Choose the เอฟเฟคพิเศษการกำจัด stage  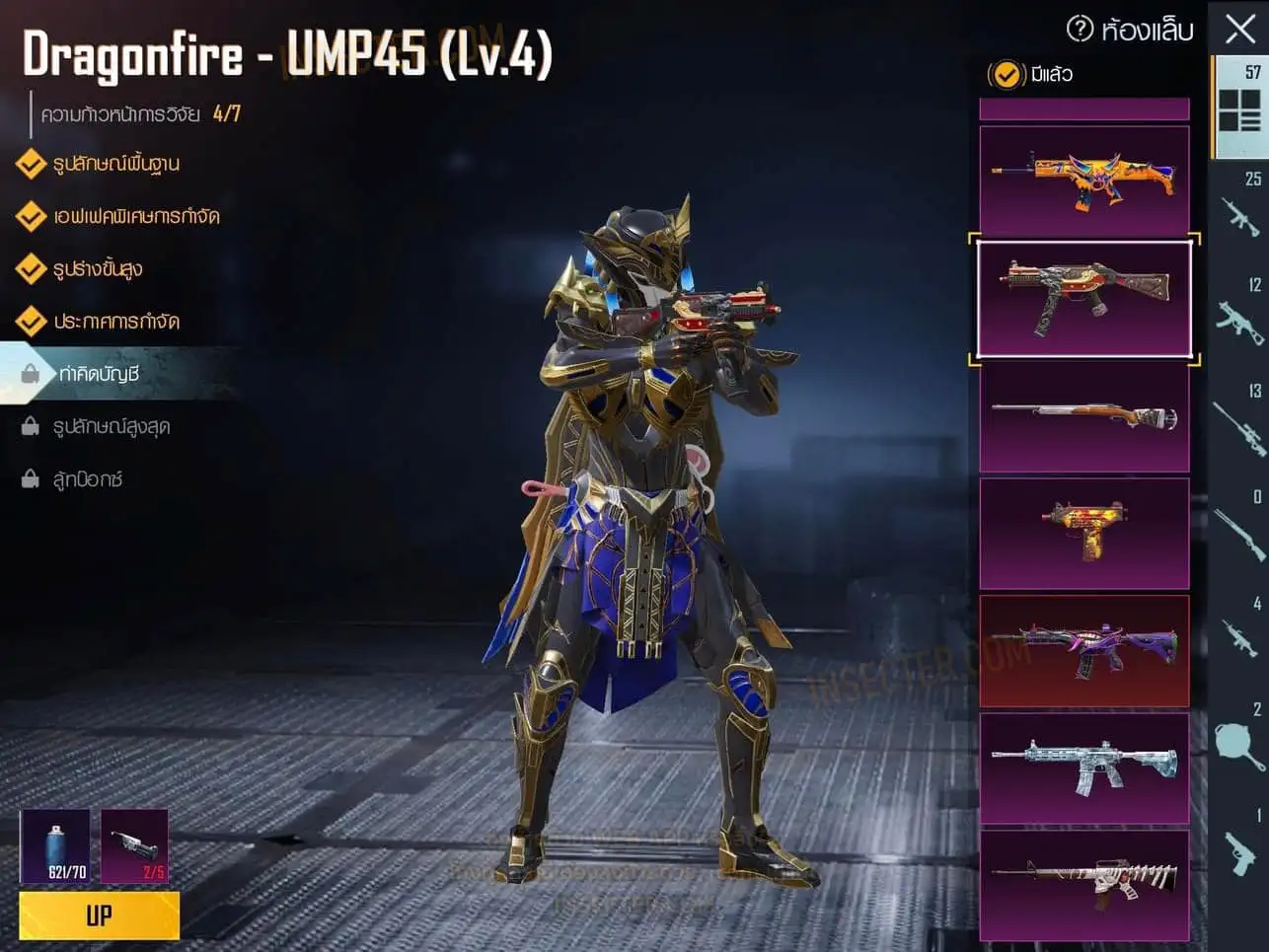click(136, 216)
